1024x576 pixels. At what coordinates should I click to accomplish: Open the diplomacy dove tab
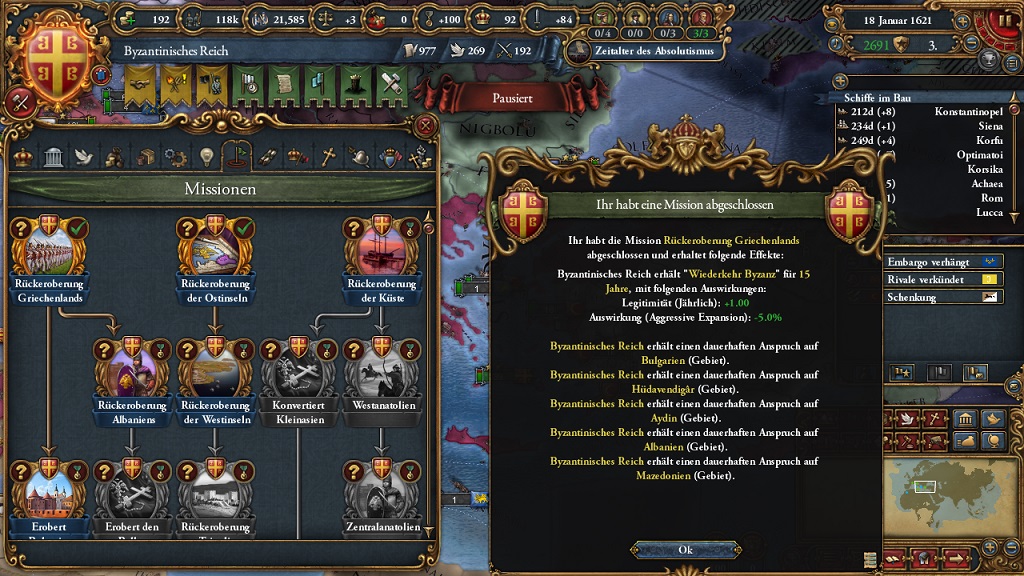coord(84,157)
